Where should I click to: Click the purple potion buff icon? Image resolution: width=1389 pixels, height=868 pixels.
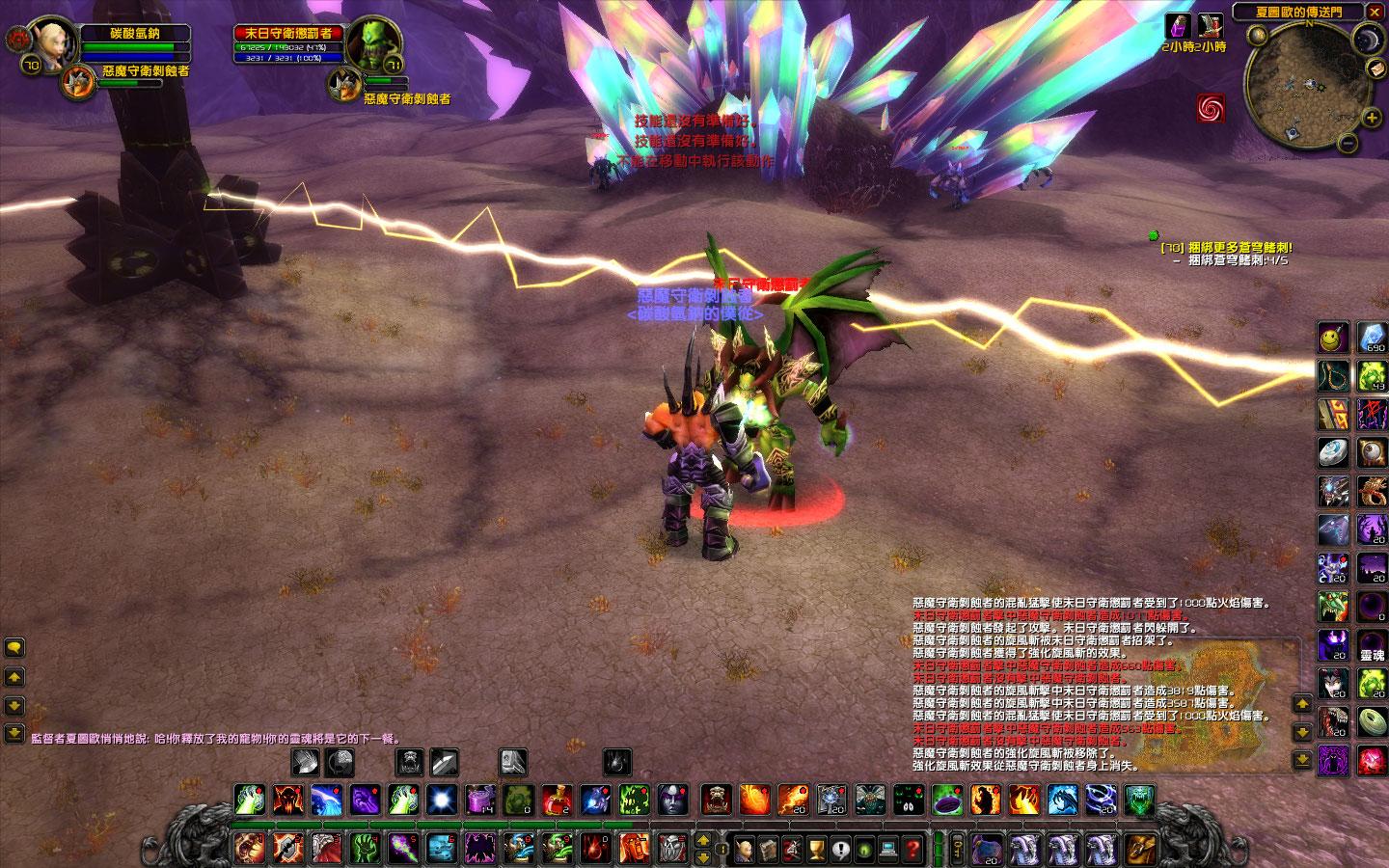pyautogui.click(x=1178, y=25)
